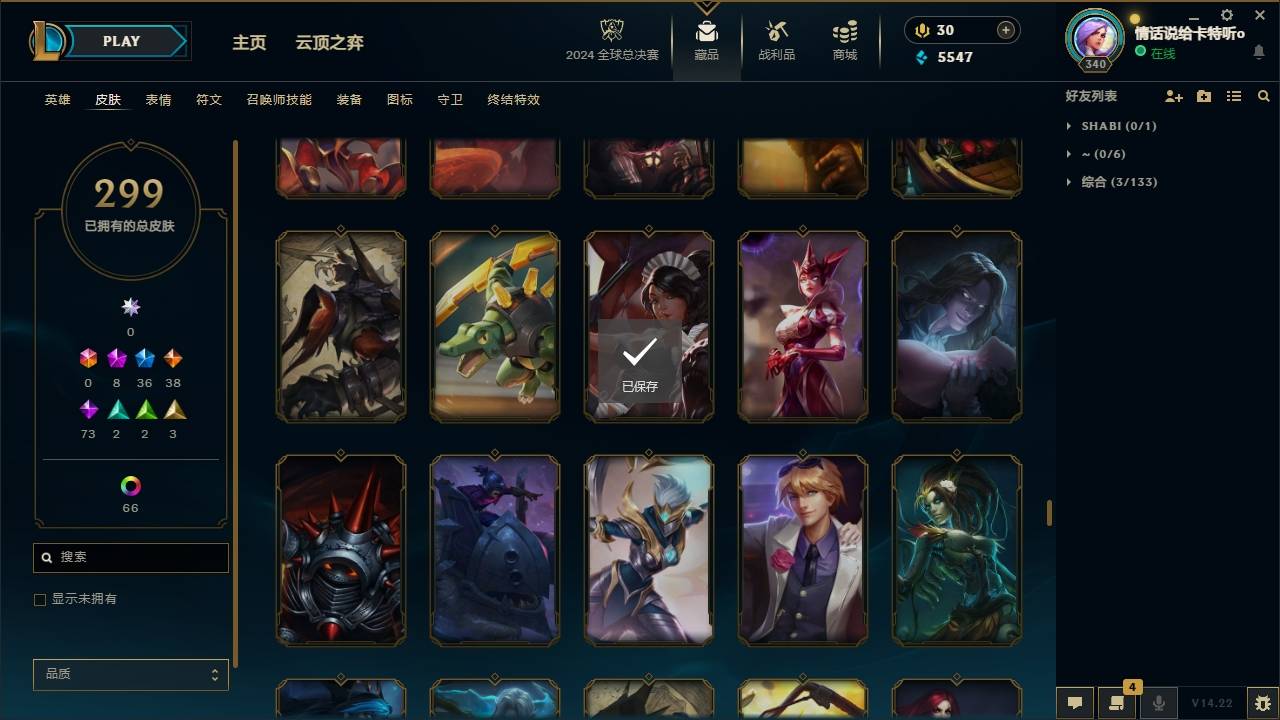The height and width of the screenshot is (720, 1280).
Task: Open the 2024 全球总决赛 esports icon
Action: click(612, 35)
